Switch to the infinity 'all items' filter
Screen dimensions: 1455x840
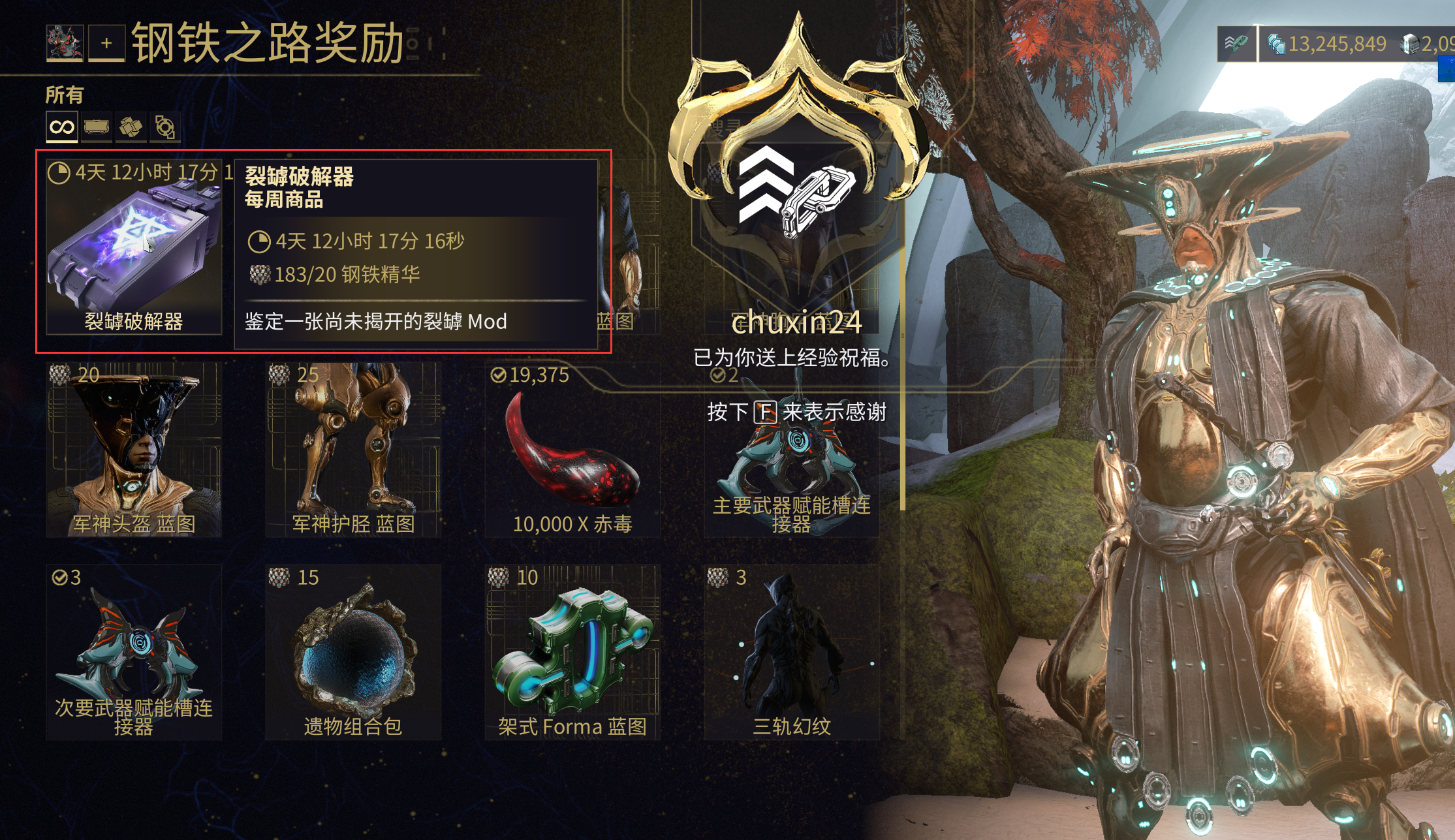62,127
